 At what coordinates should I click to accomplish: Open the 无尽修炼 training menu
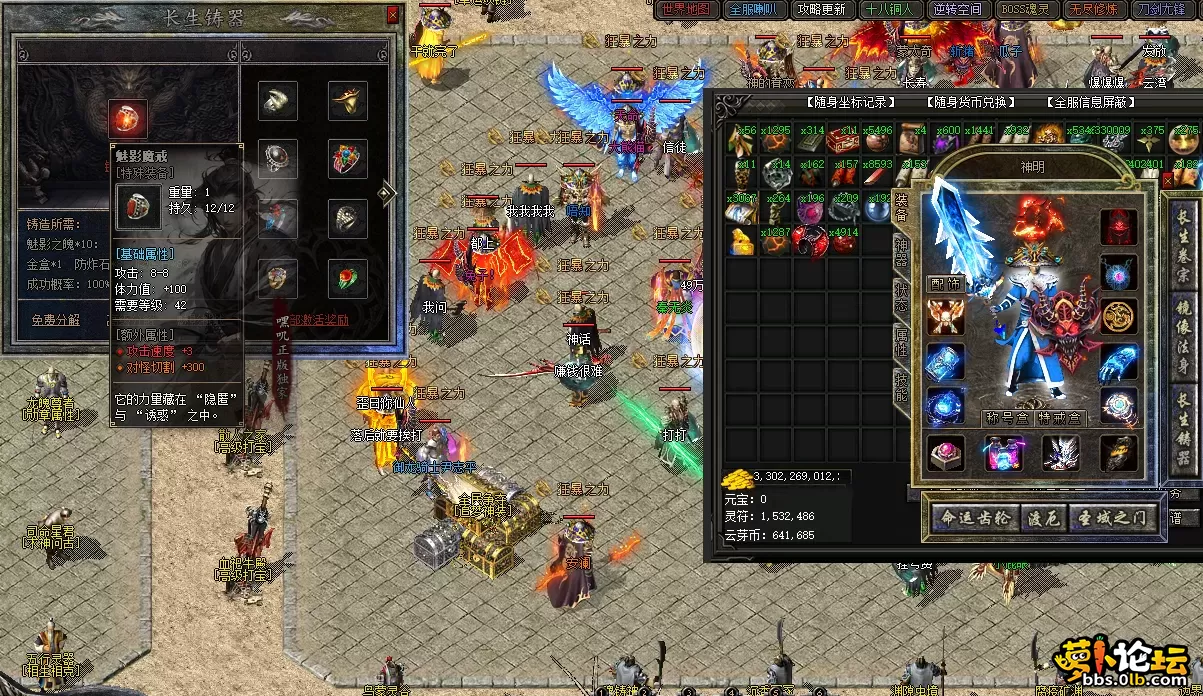(x=1094, y=9)
